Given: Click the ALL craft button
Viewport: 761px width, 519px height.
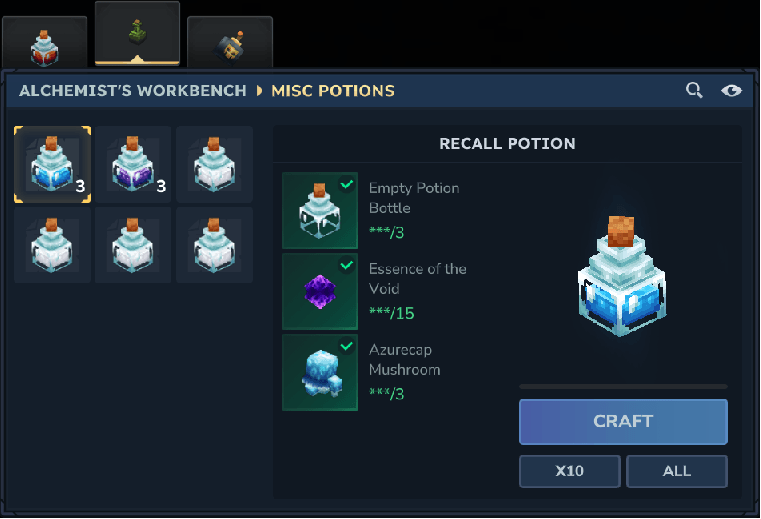Looking at the screenshot, I should click(676, 471).
